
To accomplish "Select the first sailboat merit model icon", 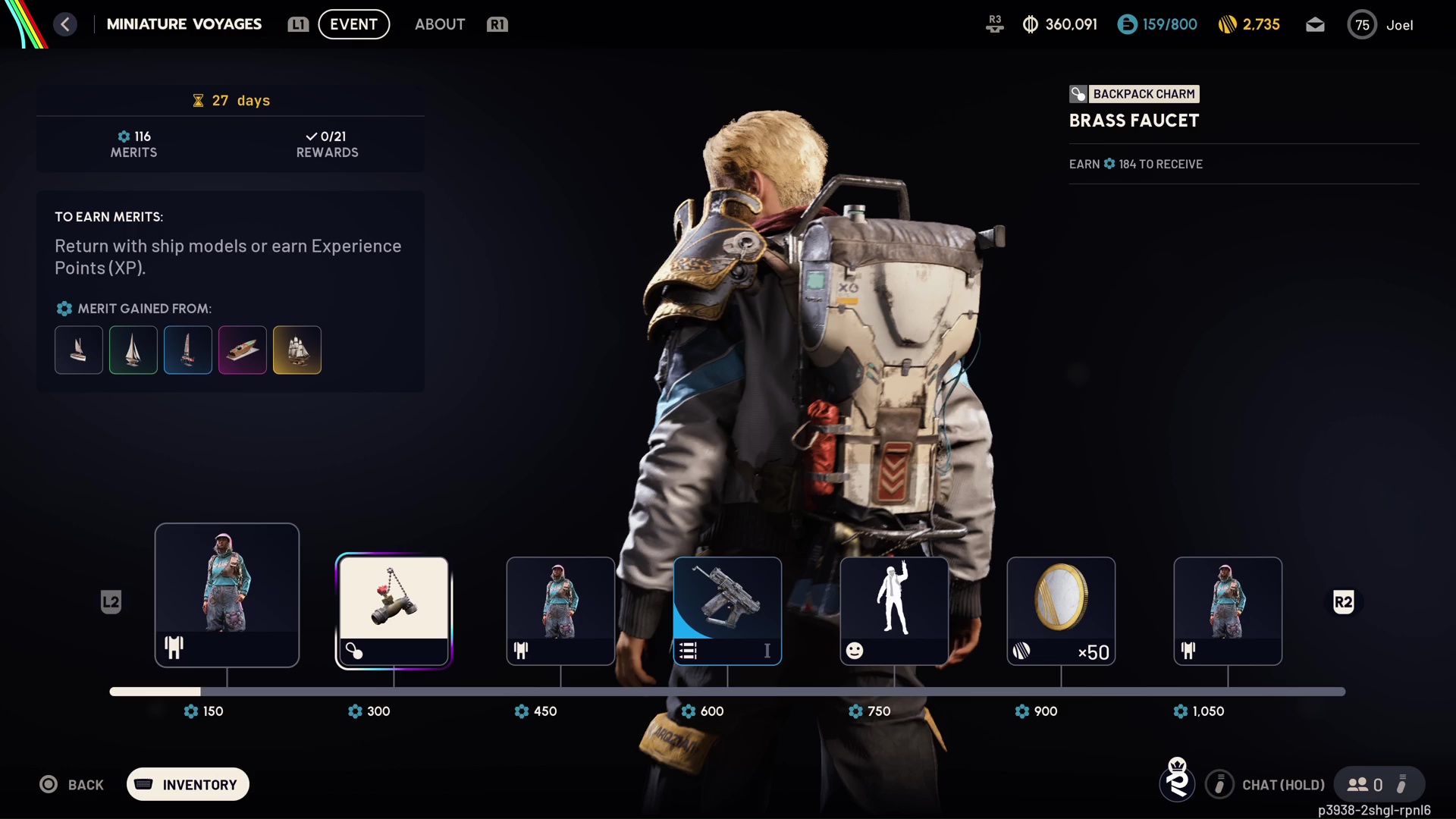I will (x=78, y=350).
